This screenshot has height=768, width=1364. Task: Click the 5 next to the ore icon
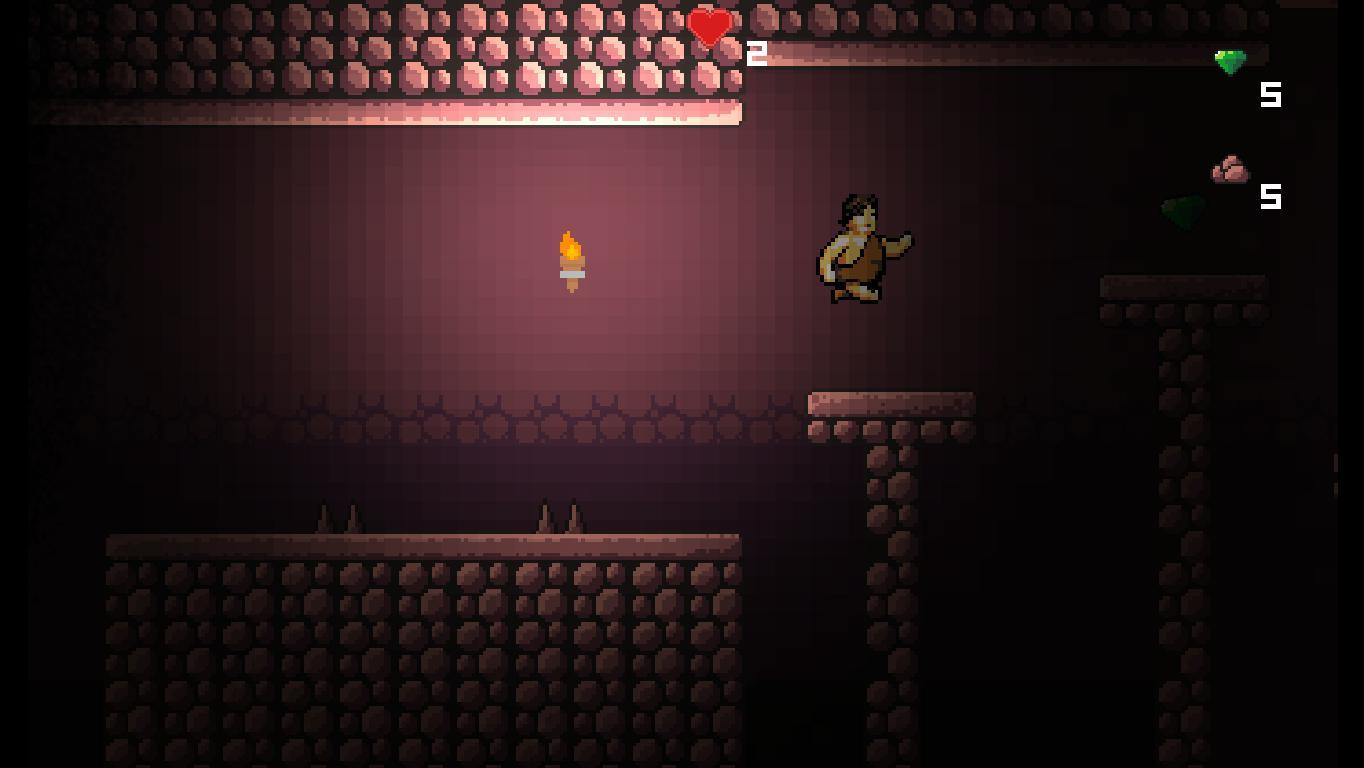(1272, 198)
